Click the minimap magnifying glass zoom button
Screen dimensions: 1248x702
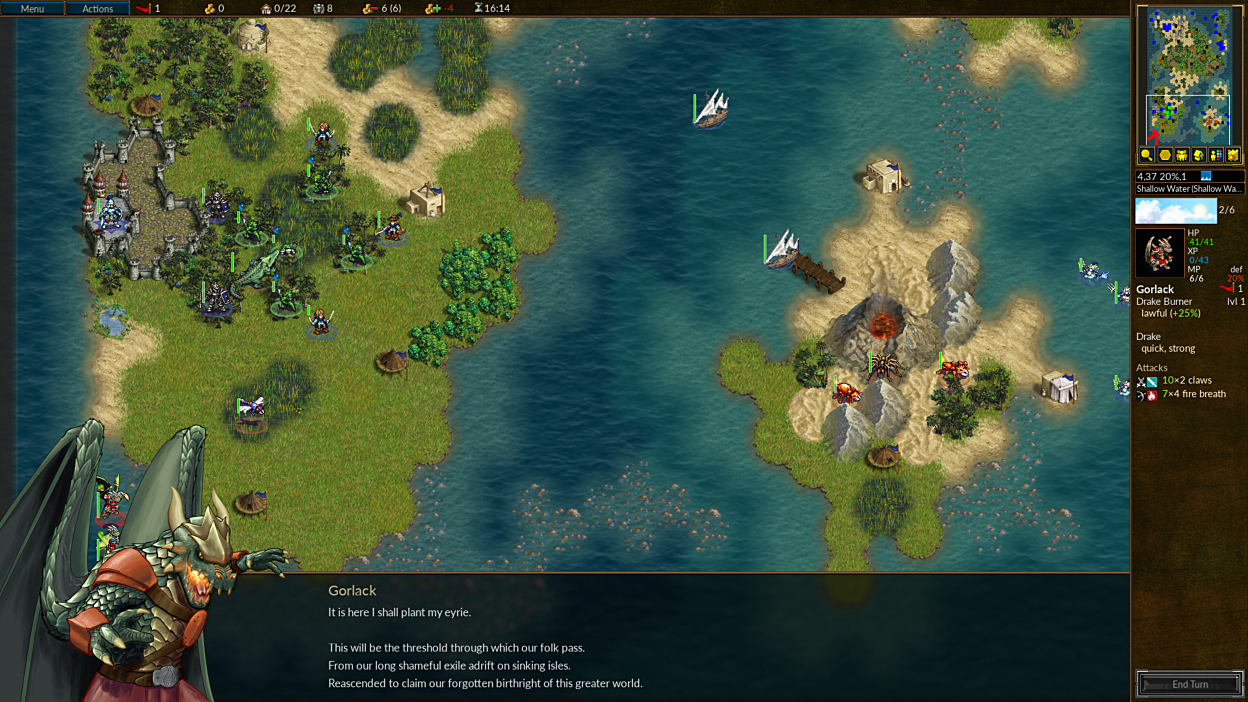point(1147,155)
